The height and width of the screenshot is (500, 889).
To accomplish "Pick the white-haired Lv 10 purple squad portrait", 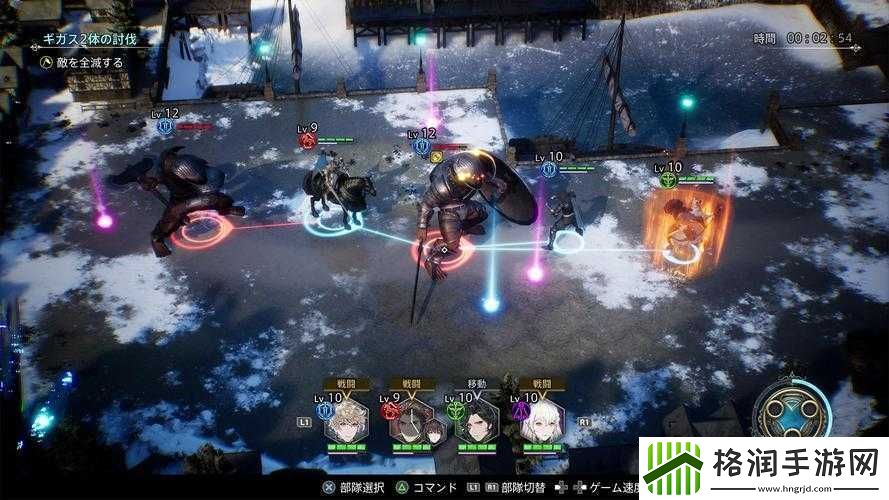I will [x=541, y=424].
